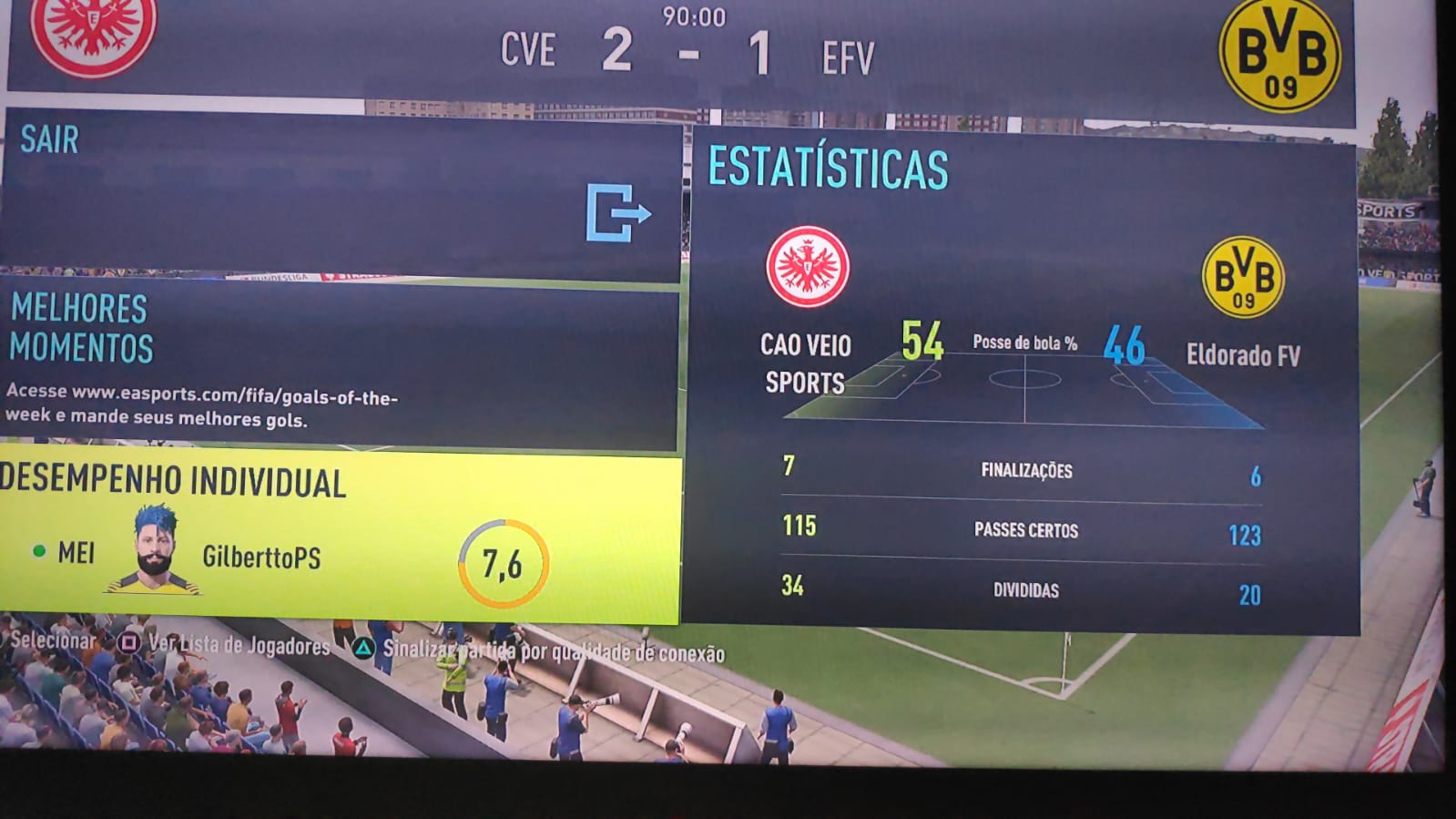Screen dimensions: 1456x819
Task: View the Estatísticas match stats panel
Action: click(x=1023, y=383)
